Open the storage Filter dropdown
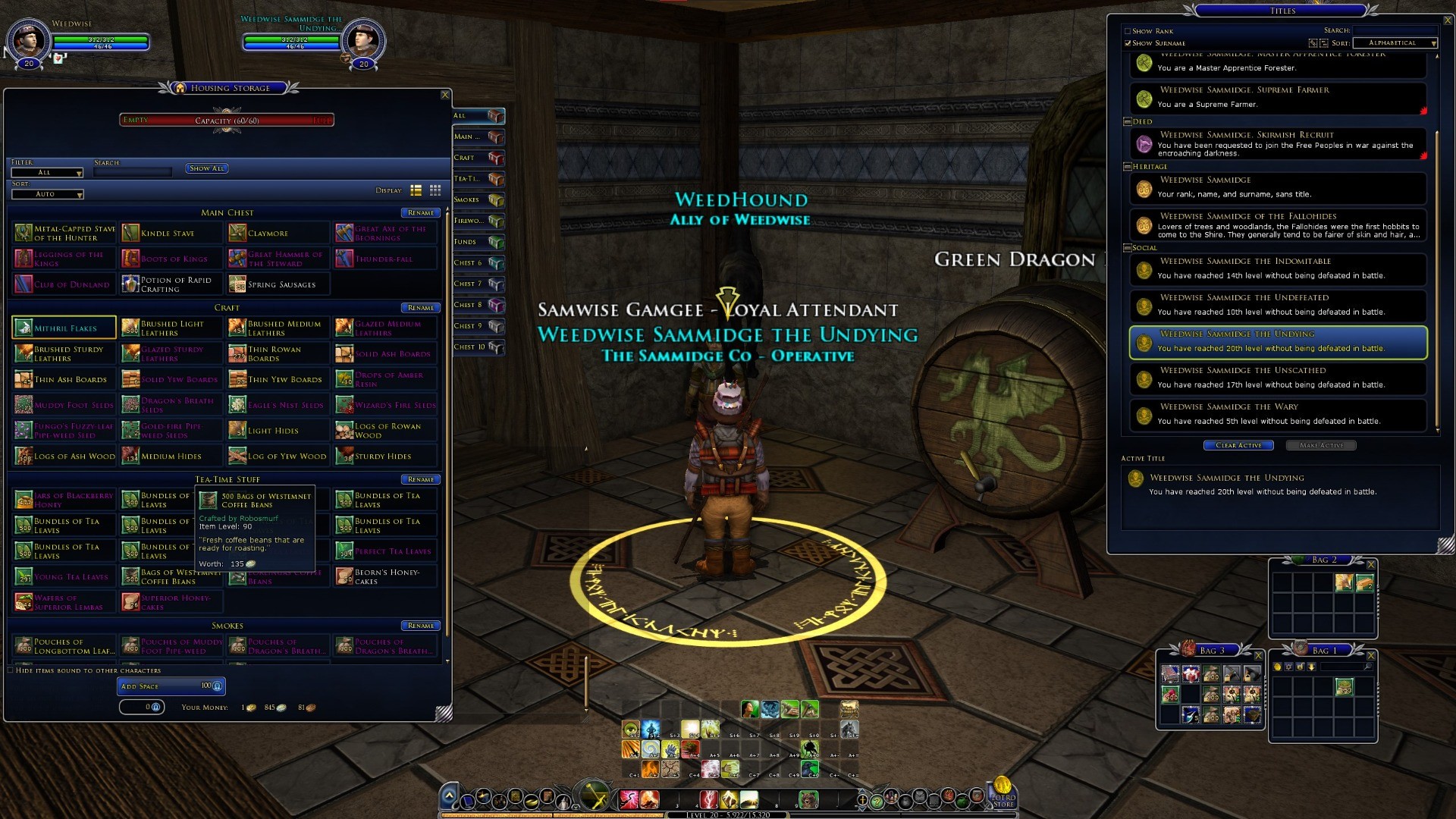 click(x=48, y=173)
